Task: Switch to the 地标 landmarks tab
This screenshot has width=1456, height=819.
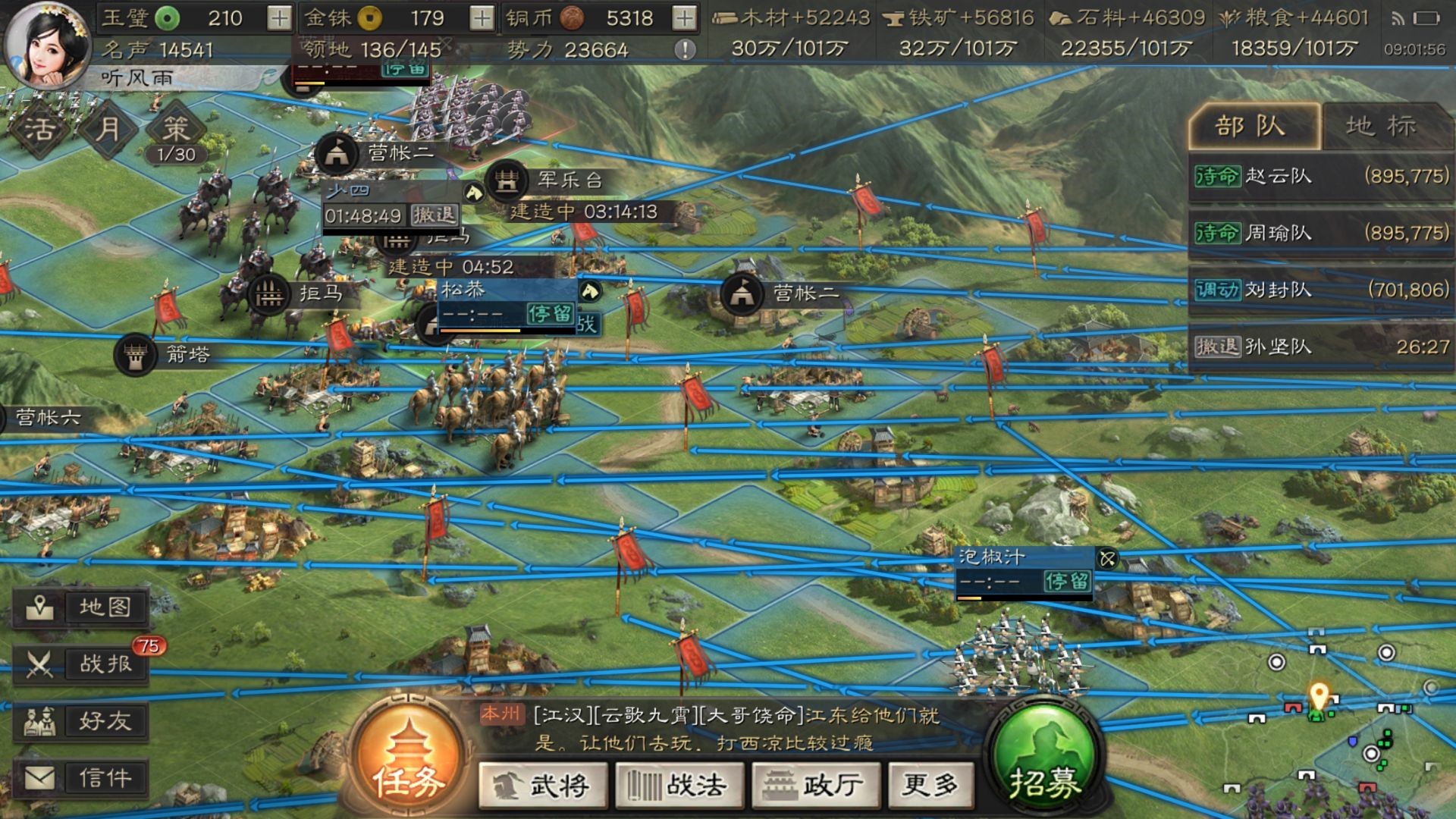Action: [1382, 126]
